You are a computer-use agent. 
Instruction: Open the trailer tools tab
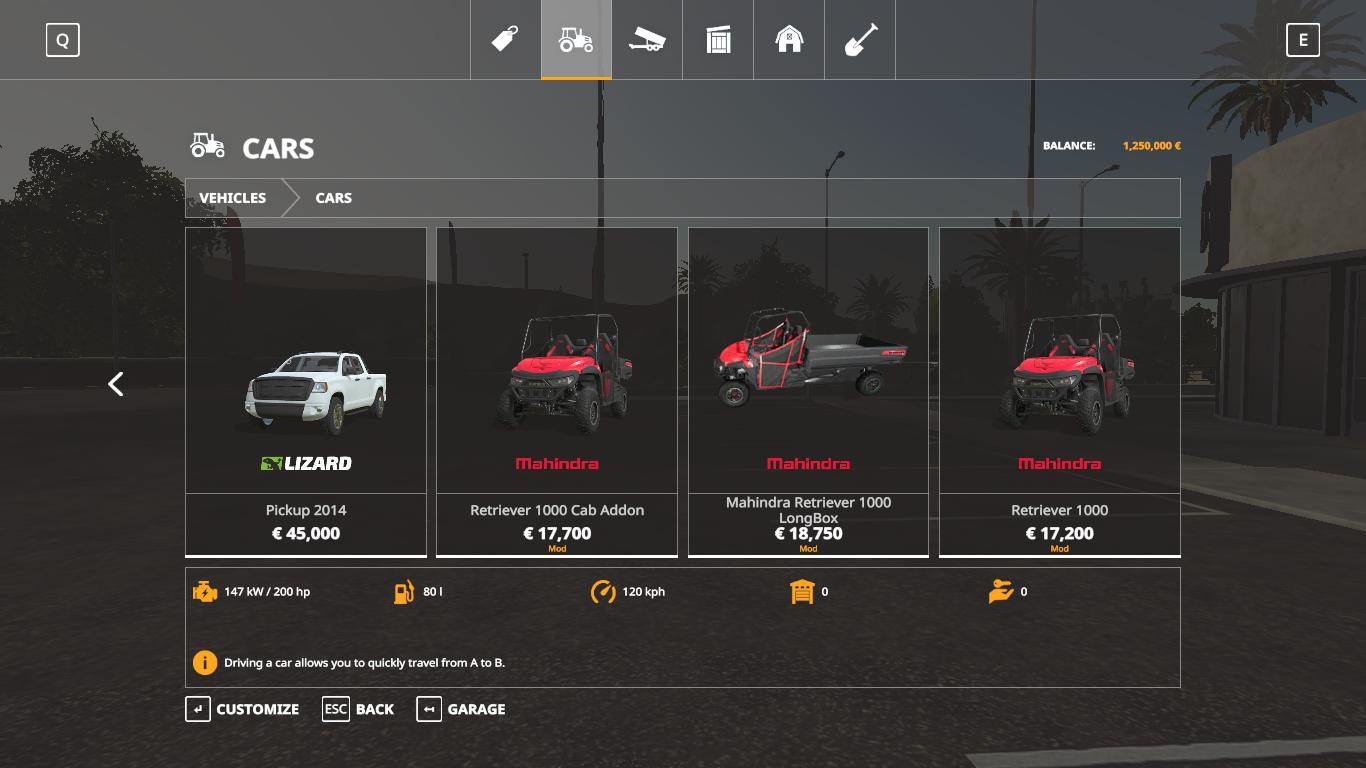coord(647,40)
